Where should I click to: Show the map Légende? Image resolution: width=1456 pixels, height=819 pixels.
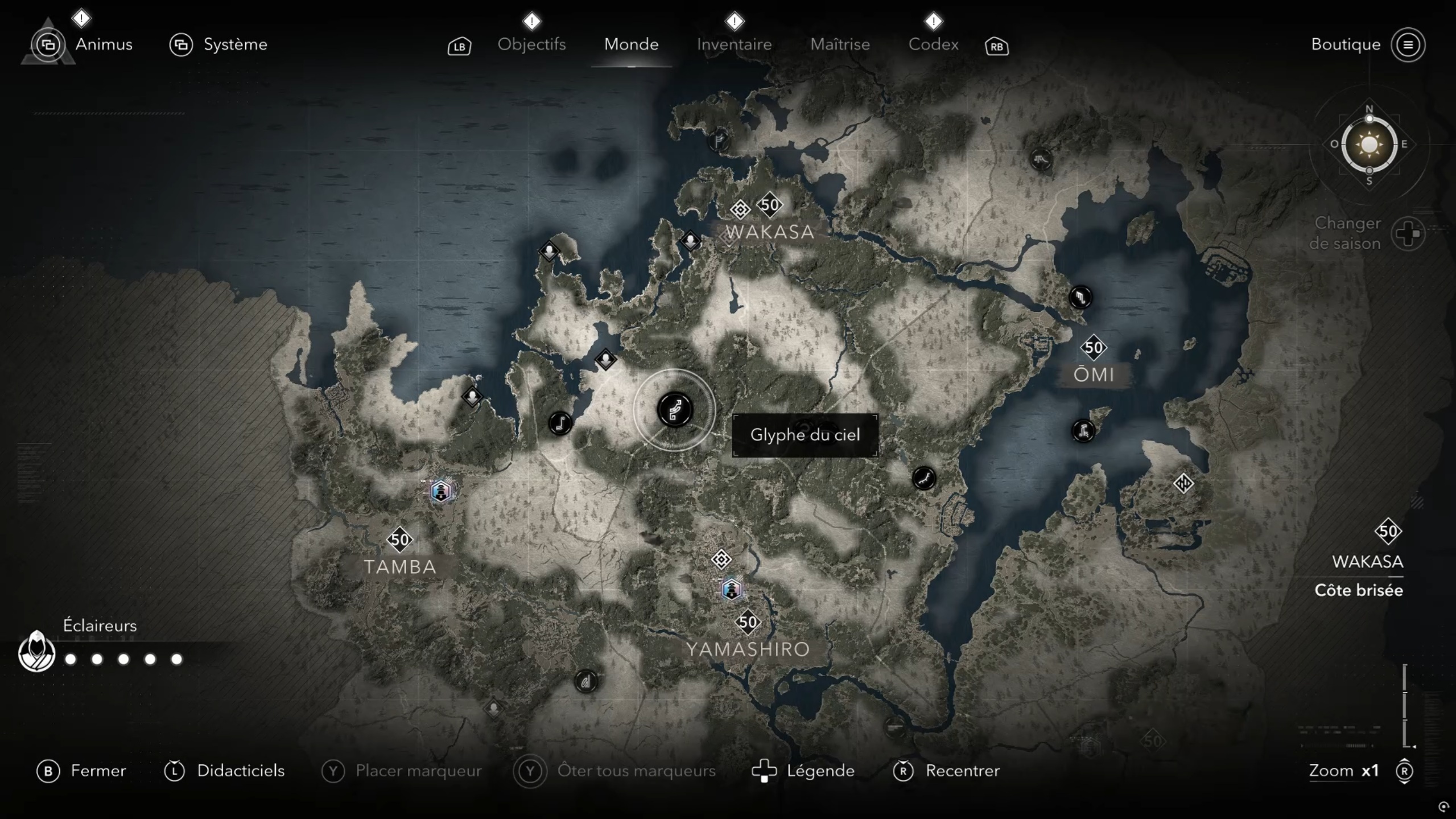pyautogui.click(x=820, y=771)
